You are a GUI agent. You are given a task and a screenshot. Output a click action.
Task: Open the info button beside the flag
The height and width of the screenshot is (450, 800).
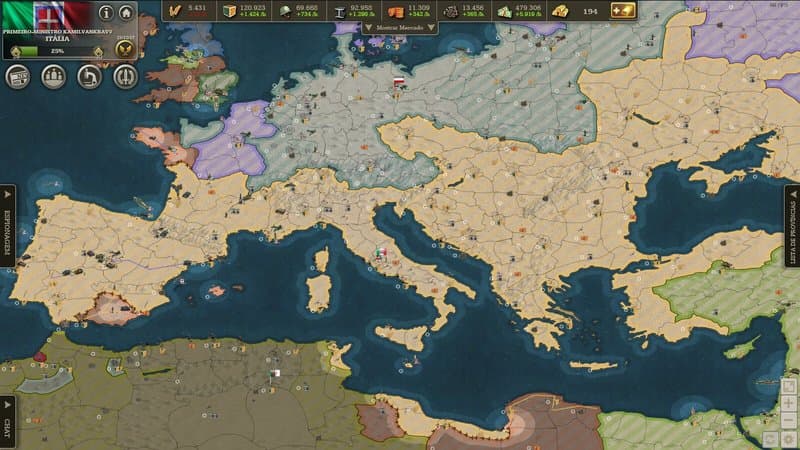tap(106, 13)
